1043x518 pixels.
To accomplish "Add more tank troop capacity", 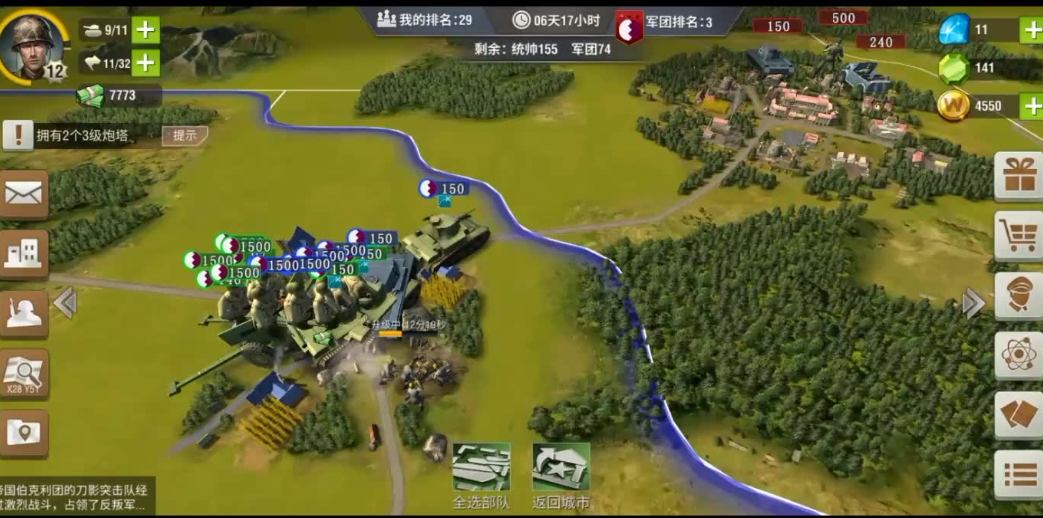I will 146,30.
